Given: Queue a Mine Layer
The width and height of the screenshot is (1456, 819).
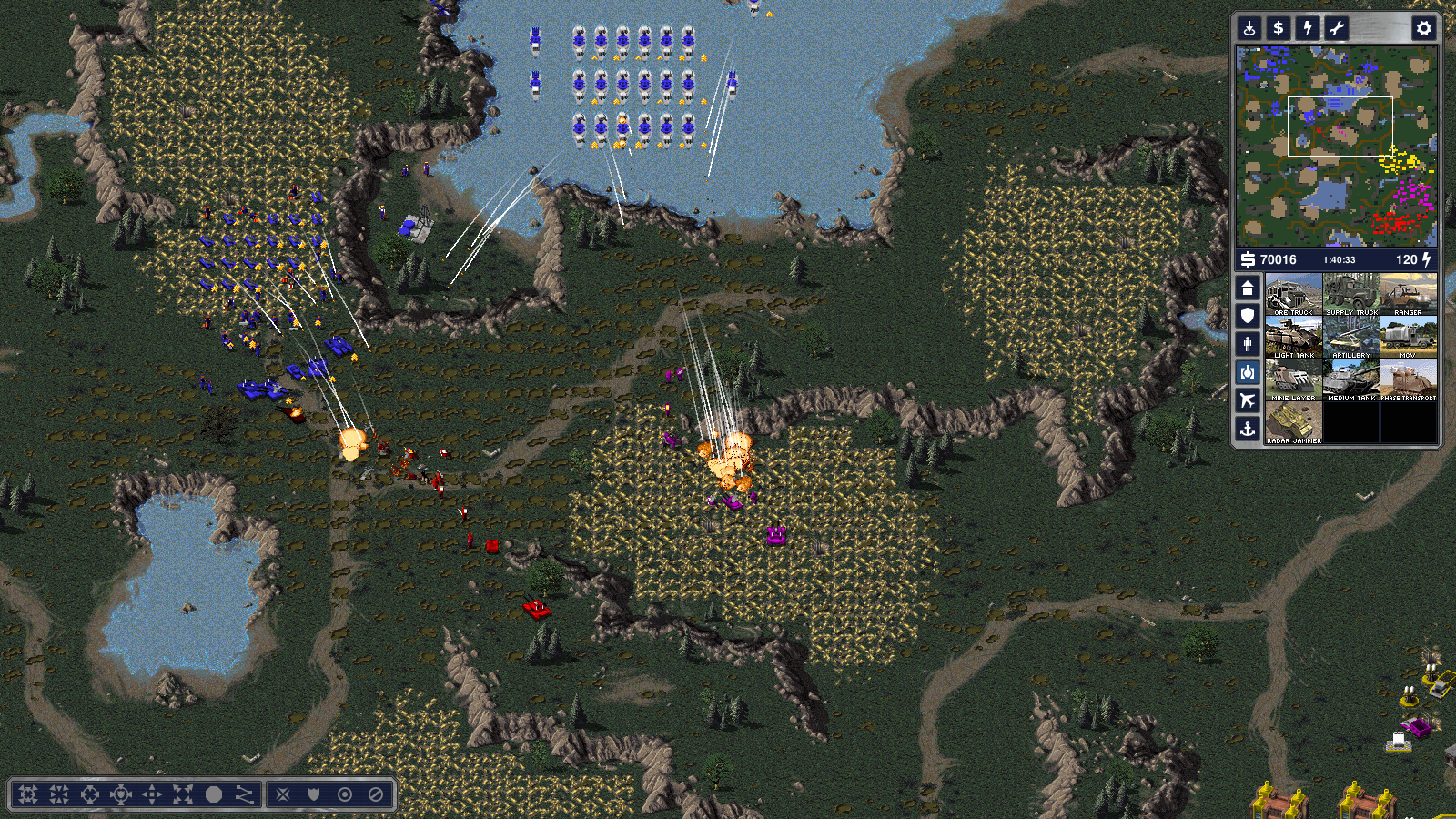Looking at the screenshot, I should [1293, 379].
